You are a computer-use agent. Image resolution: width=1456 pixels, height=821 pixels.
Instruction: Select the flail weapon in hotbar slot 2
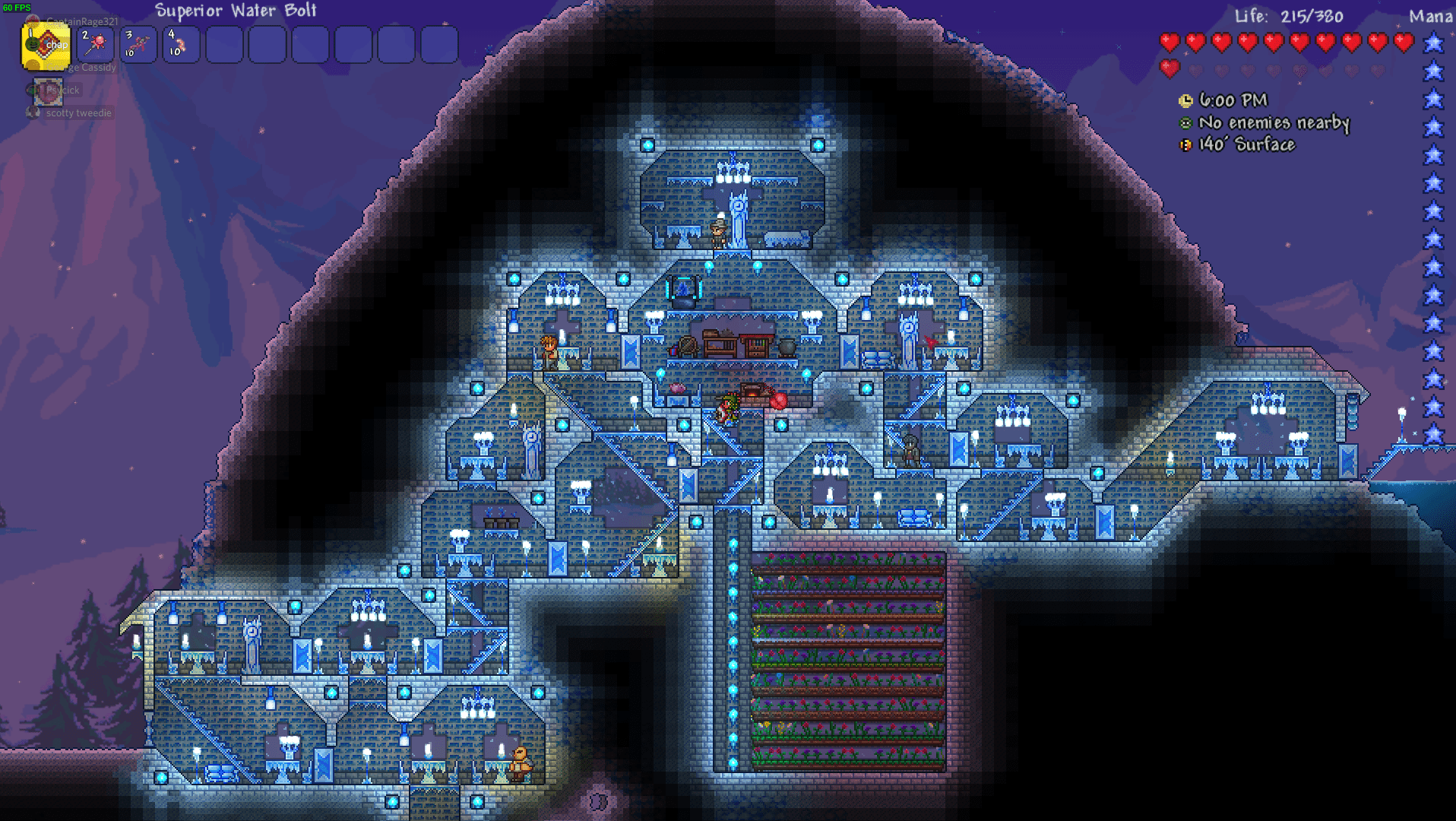pyautogui.click(x=97, y=46)
